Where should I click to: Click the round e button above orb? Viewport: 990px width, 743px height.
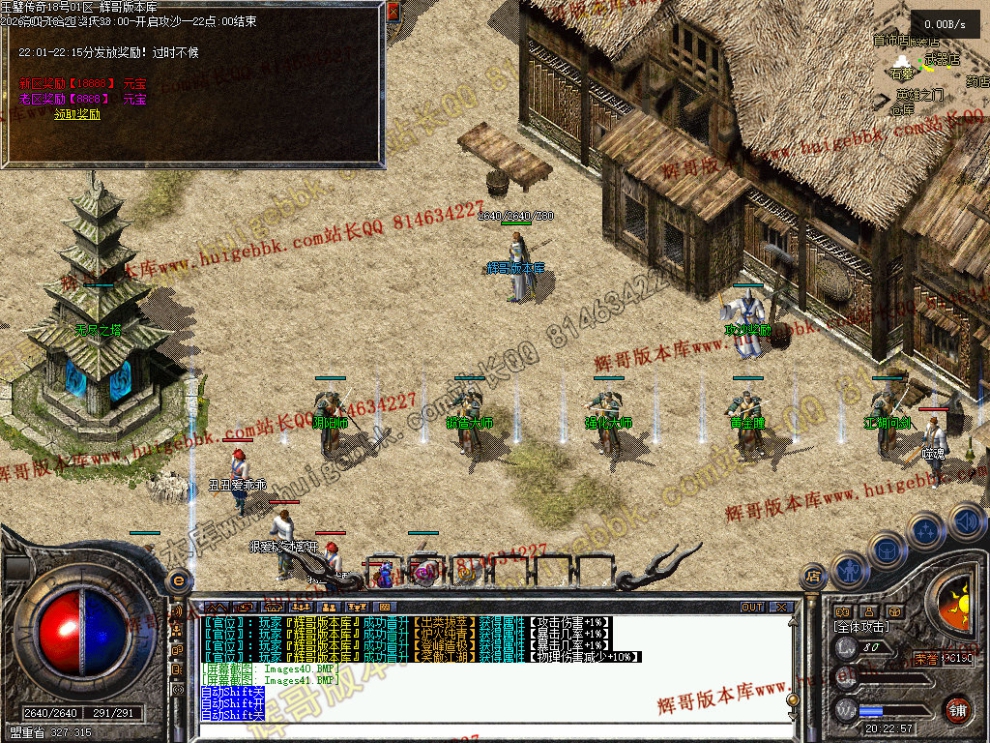coord(178,579)
